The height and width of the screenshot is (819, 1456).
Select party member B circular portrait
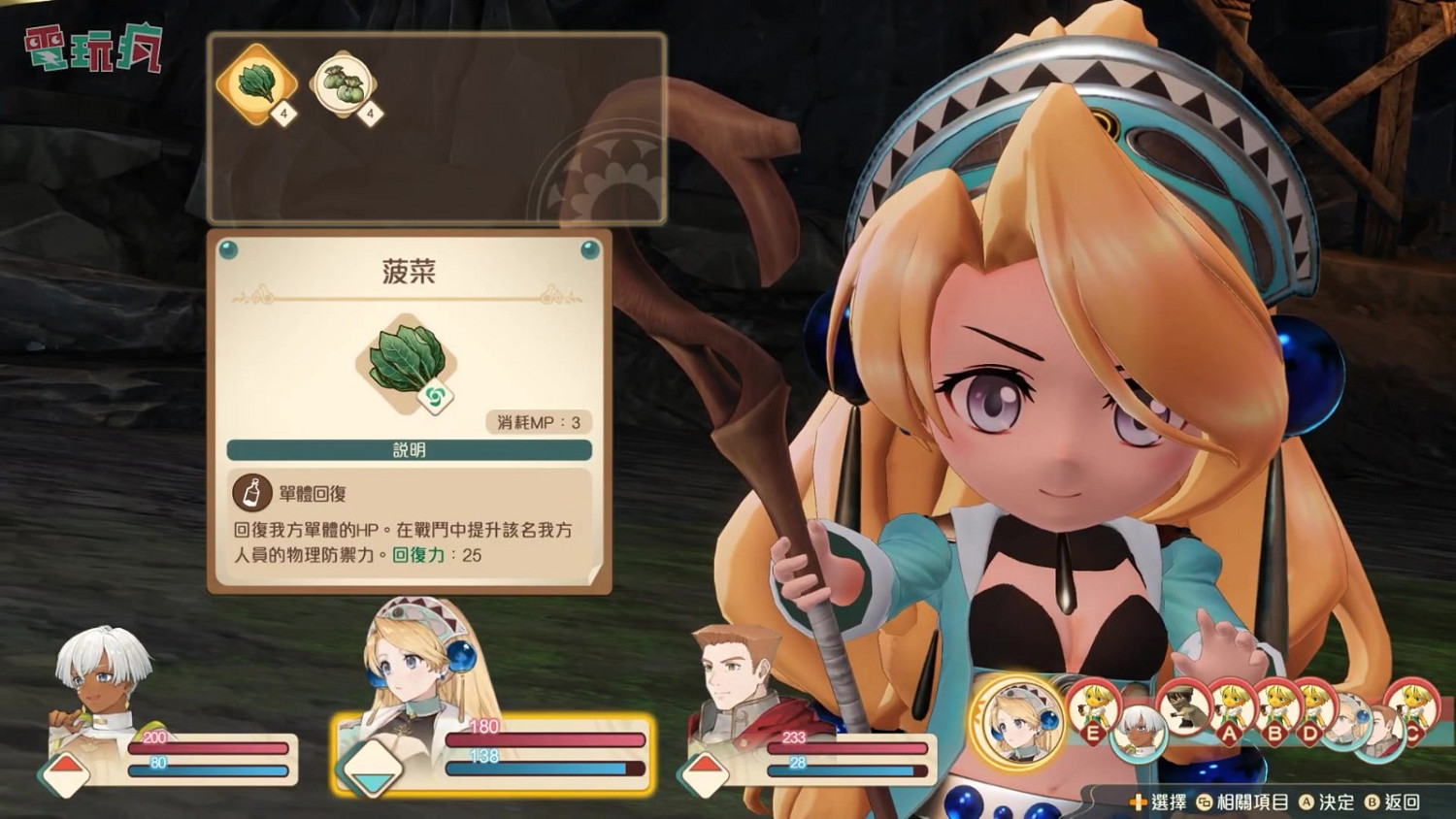1276,704
